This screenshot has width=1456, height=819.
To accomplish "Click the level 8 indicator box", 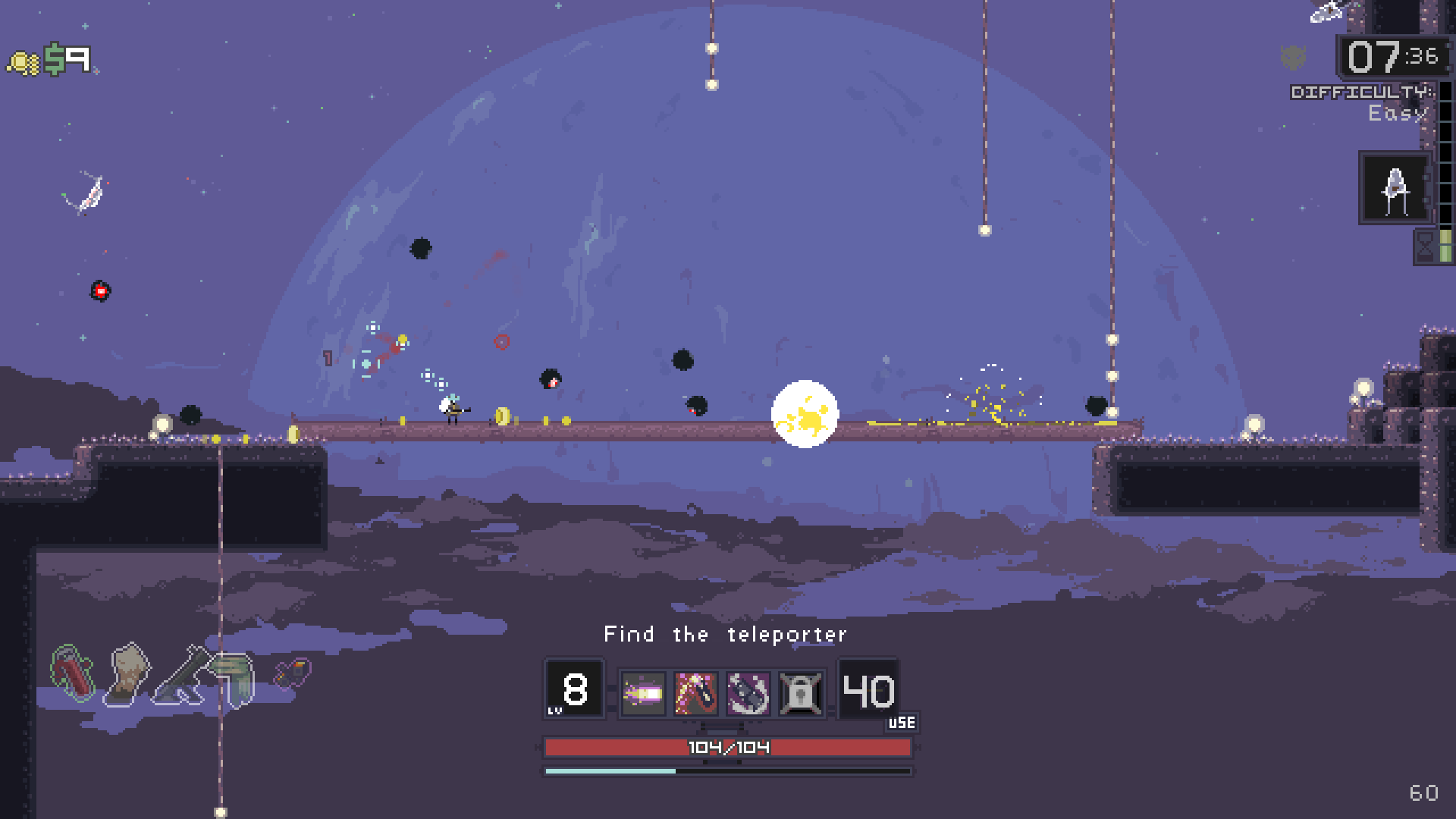I will click(574, 689).
